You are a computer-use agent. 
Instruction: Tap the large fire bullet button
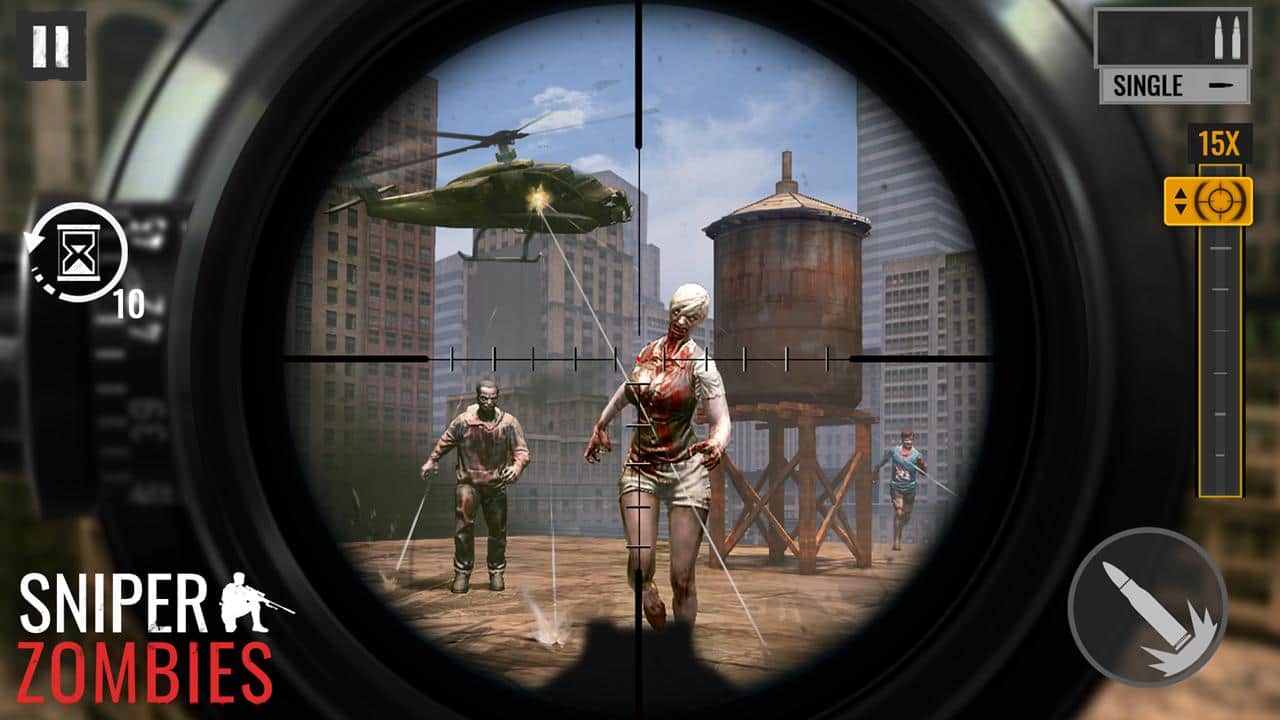click(1148, 608)
